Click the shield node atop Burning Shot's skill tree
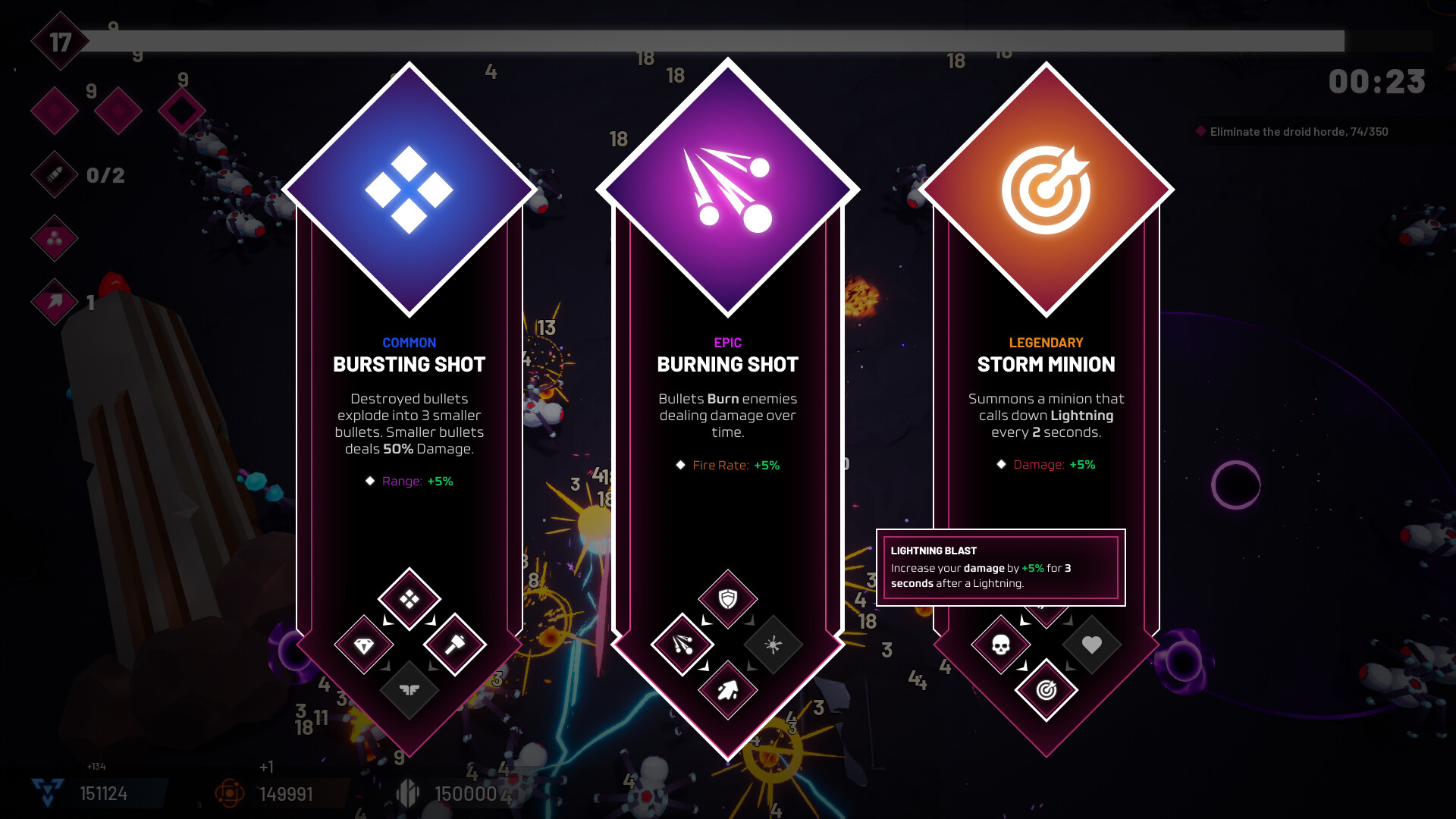This screenshot has height=819, width=1456. coord(726,600)
